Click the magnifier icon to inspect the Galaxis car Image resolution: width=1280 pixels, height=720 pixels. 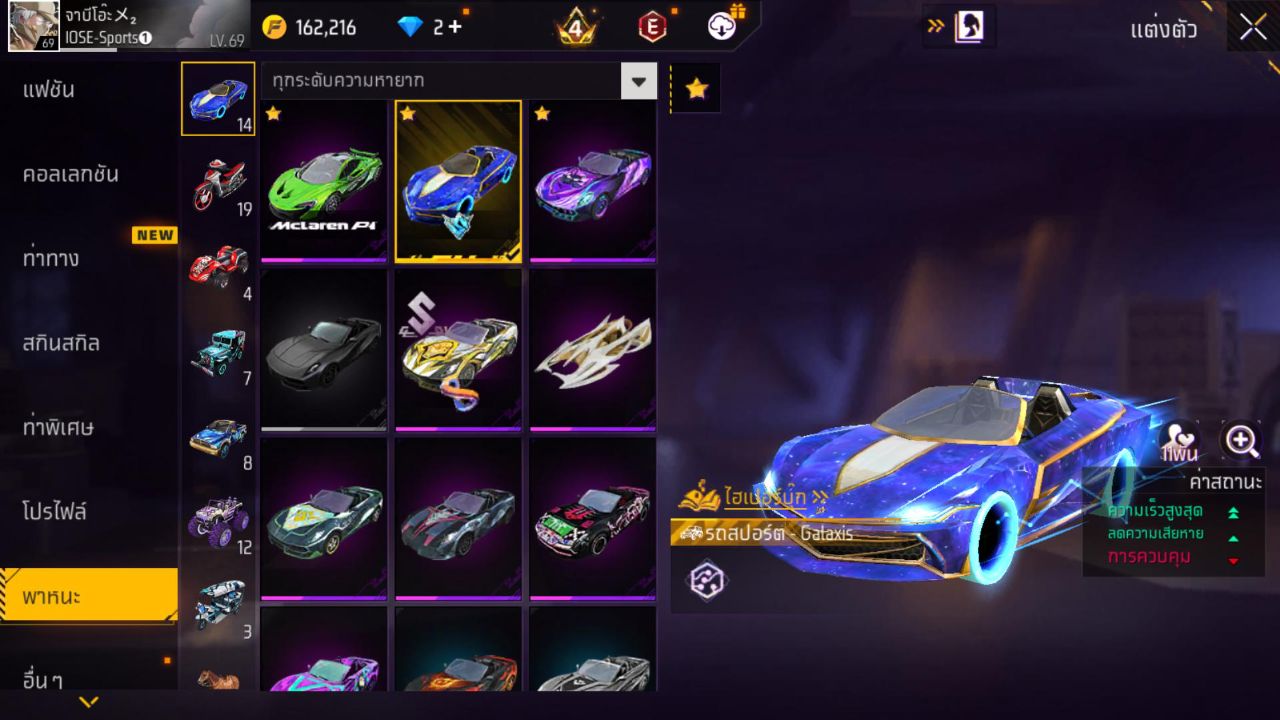tap(1240, 440)
